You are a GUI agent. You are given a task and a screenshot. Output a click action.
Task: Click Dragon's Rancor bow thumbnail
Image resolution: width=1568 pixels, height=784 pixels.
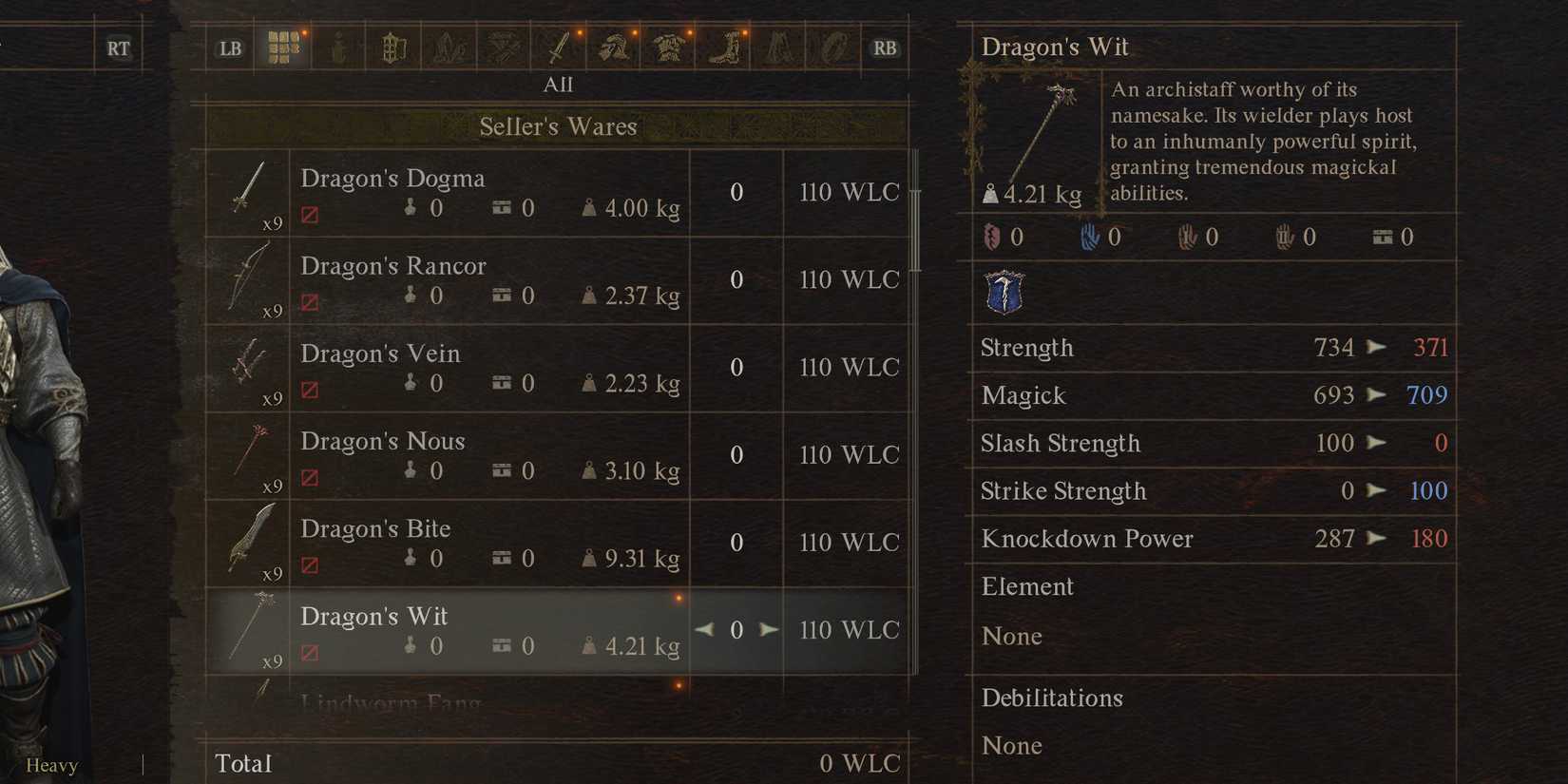[249, 278]
